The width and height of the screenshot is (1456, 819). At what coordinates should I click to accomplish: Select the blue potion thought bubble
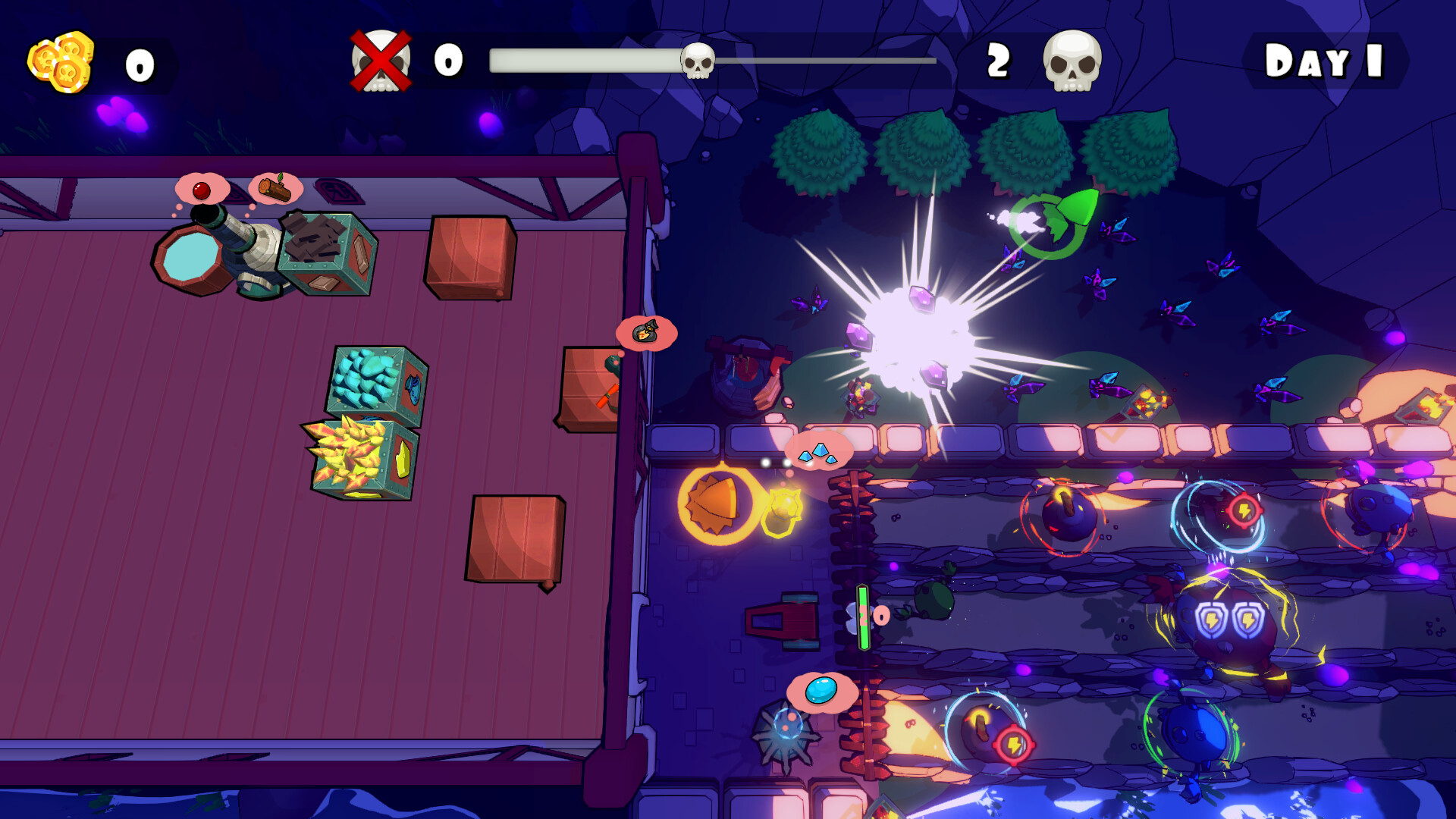(x=821, y=689)
